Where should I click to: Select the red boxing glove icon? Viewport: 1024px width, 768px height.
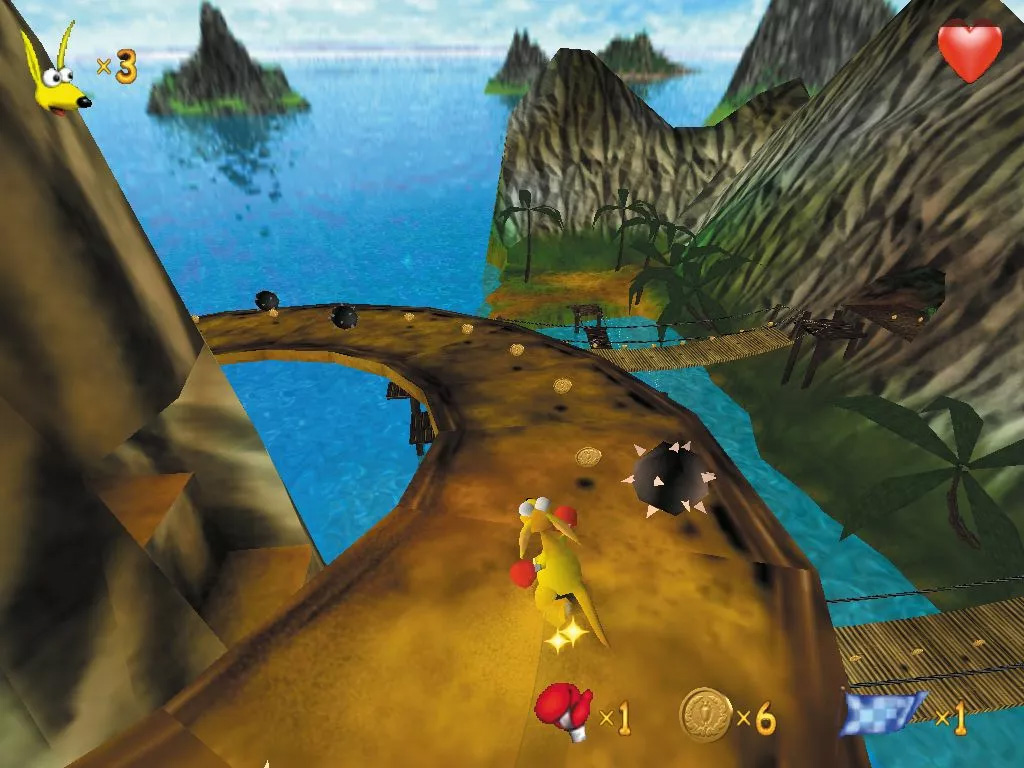pos(564,711)
